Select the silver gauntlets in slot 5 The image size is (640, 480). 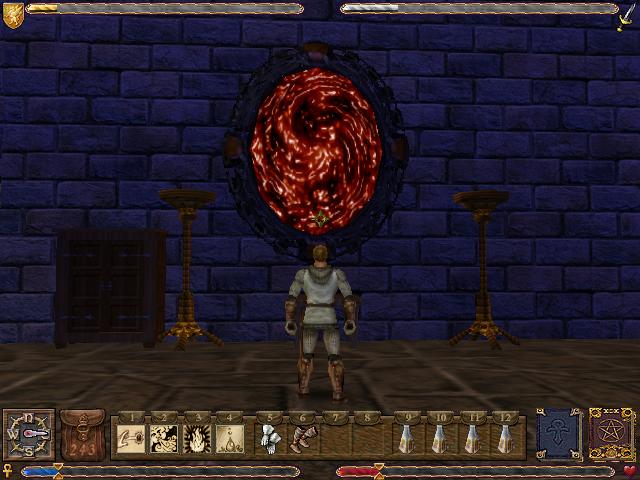click(x=270, y=437)
